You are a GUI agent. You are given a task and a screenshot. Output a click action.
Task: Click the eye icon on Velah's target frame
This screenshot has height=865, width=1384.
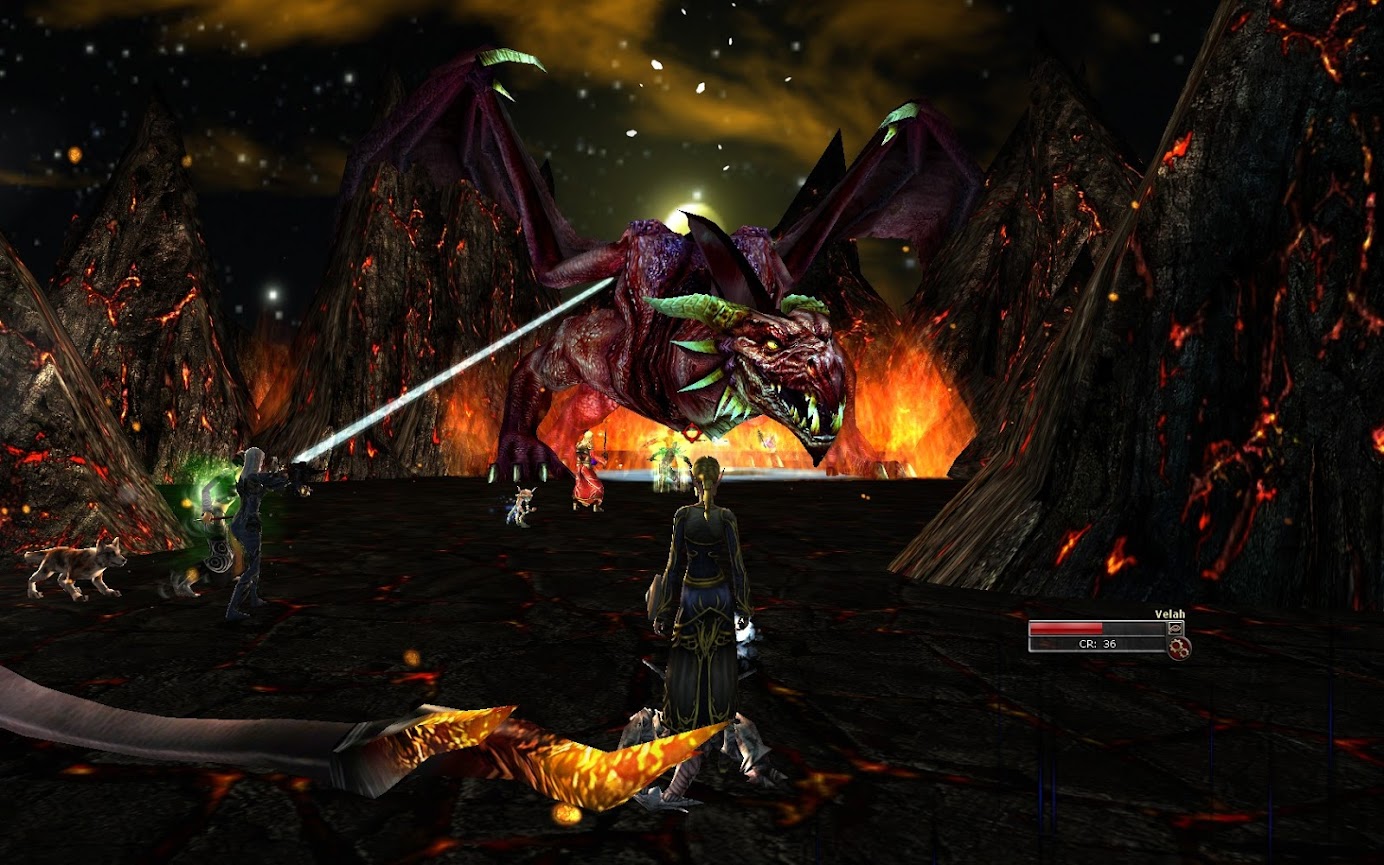(x=1175, y=628)
